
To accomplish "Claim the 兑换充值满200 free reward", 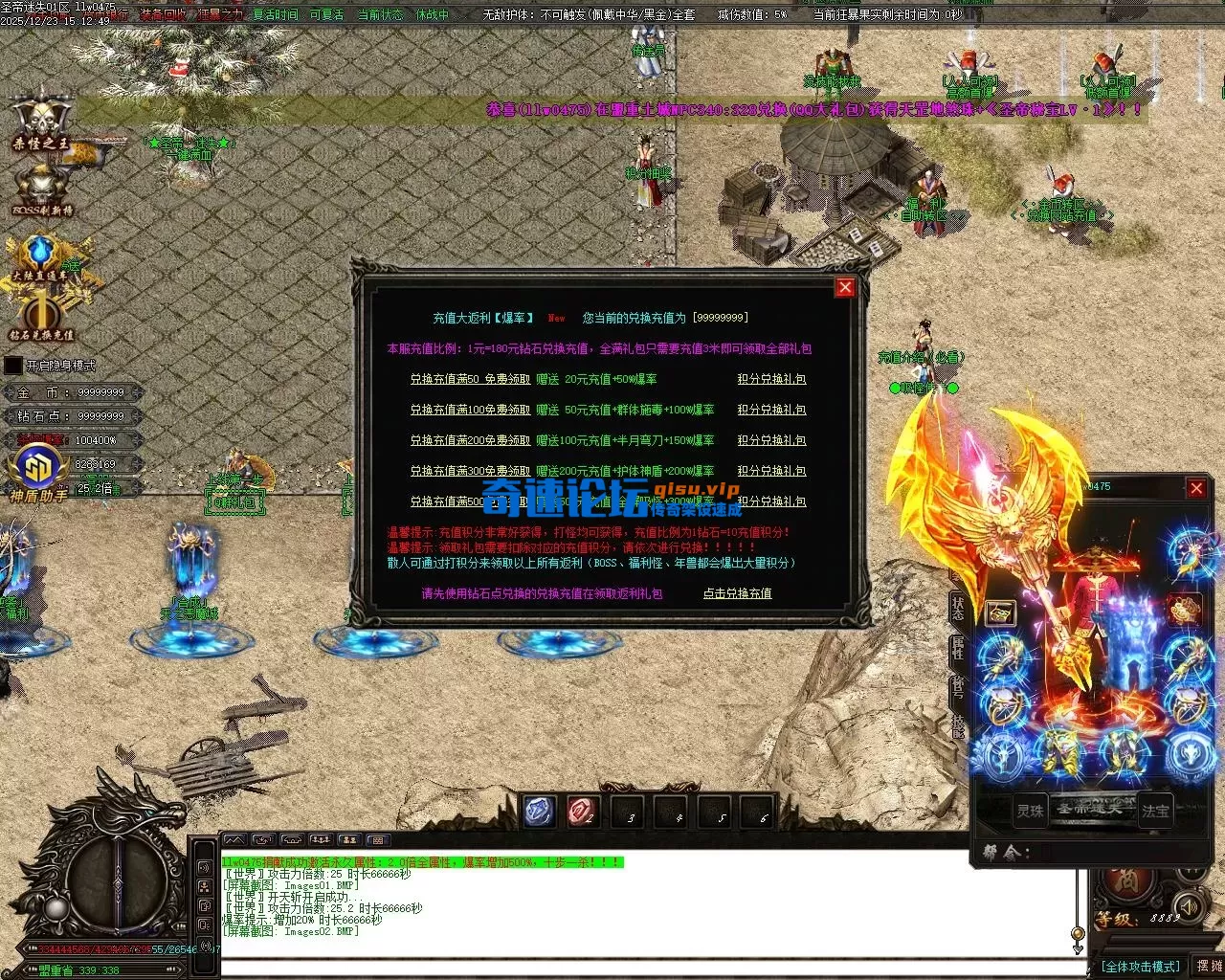I will [x=470, y=440].
